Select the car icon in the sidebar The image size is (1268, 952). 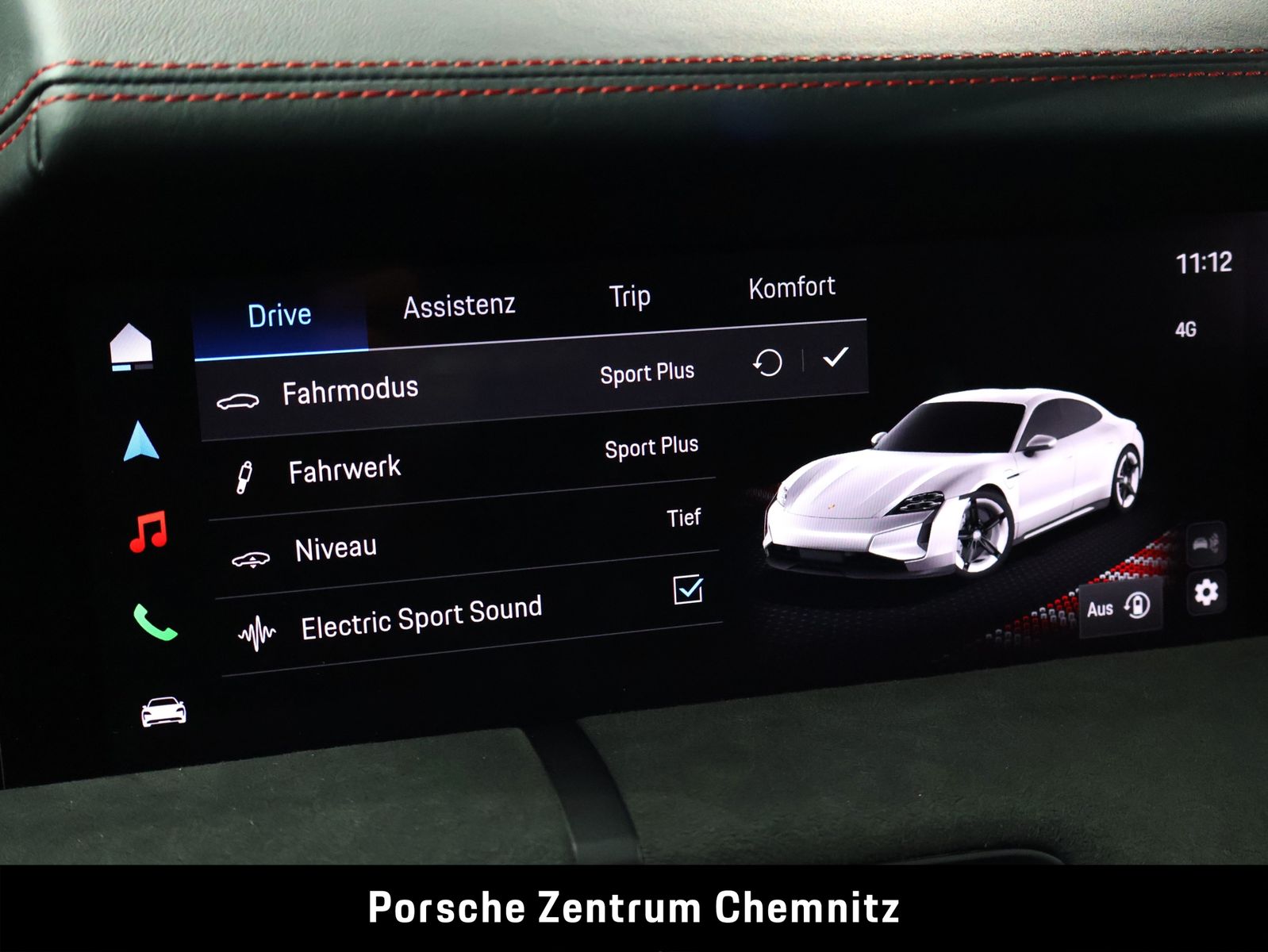[163, 712]
